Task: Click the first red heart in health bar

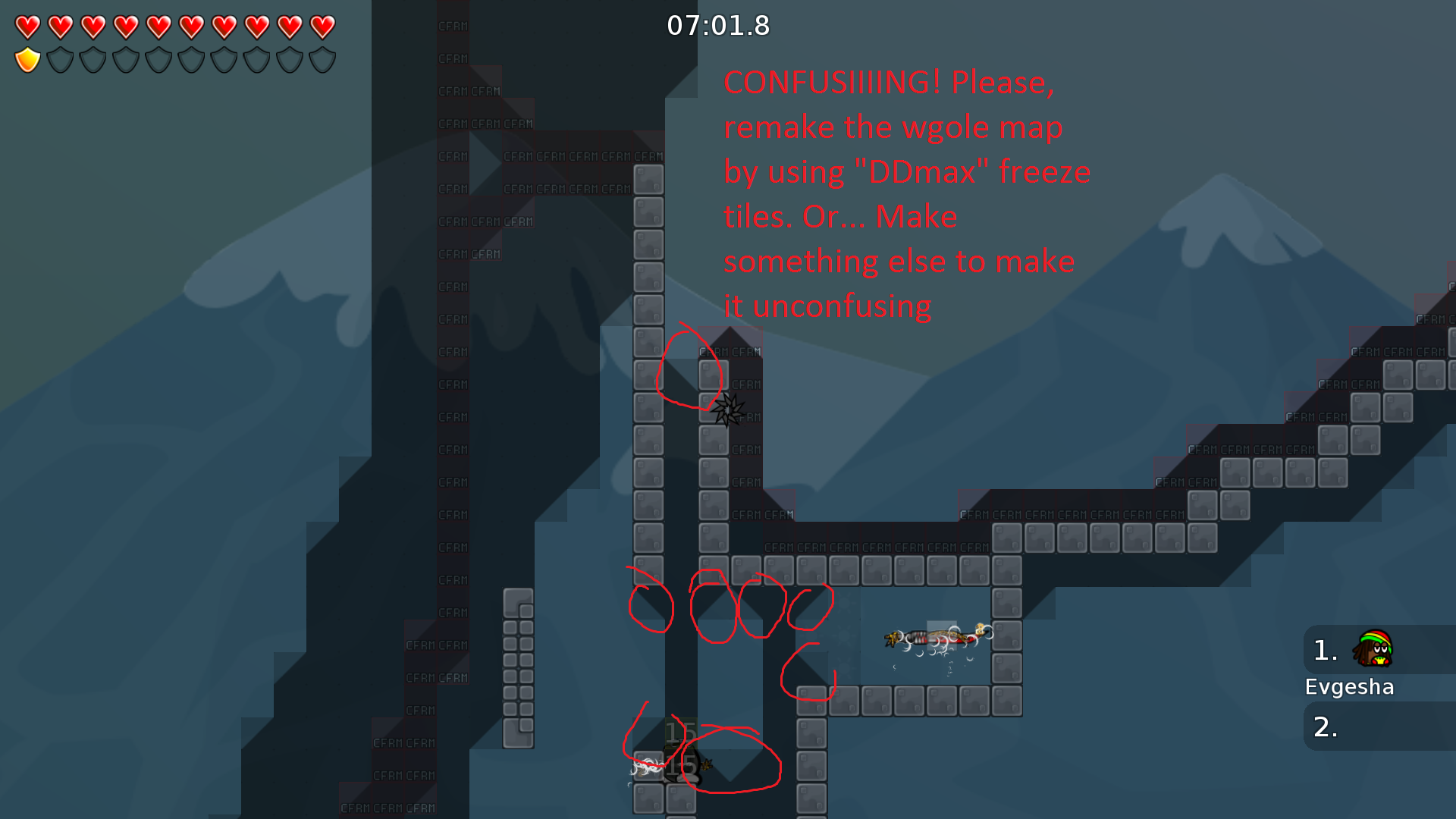Action: tap(28, 27)
